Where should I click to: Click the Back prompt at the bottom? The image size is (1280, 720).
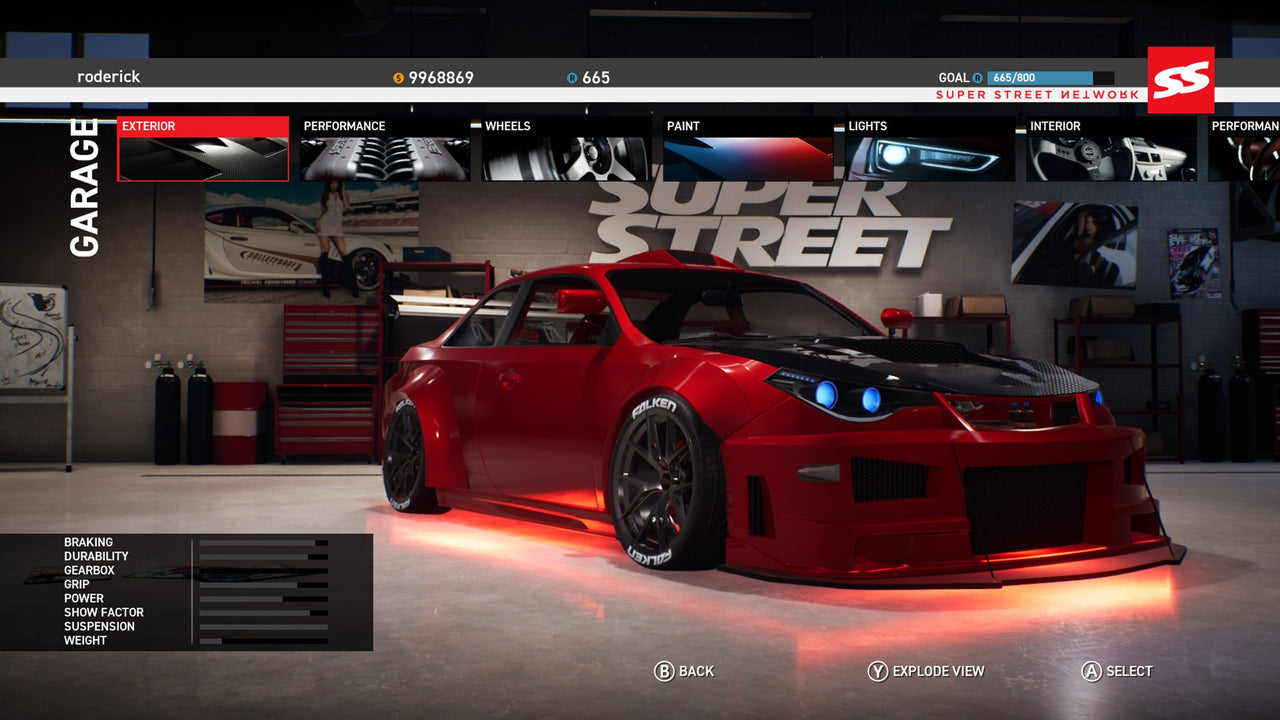click(696, 671)
